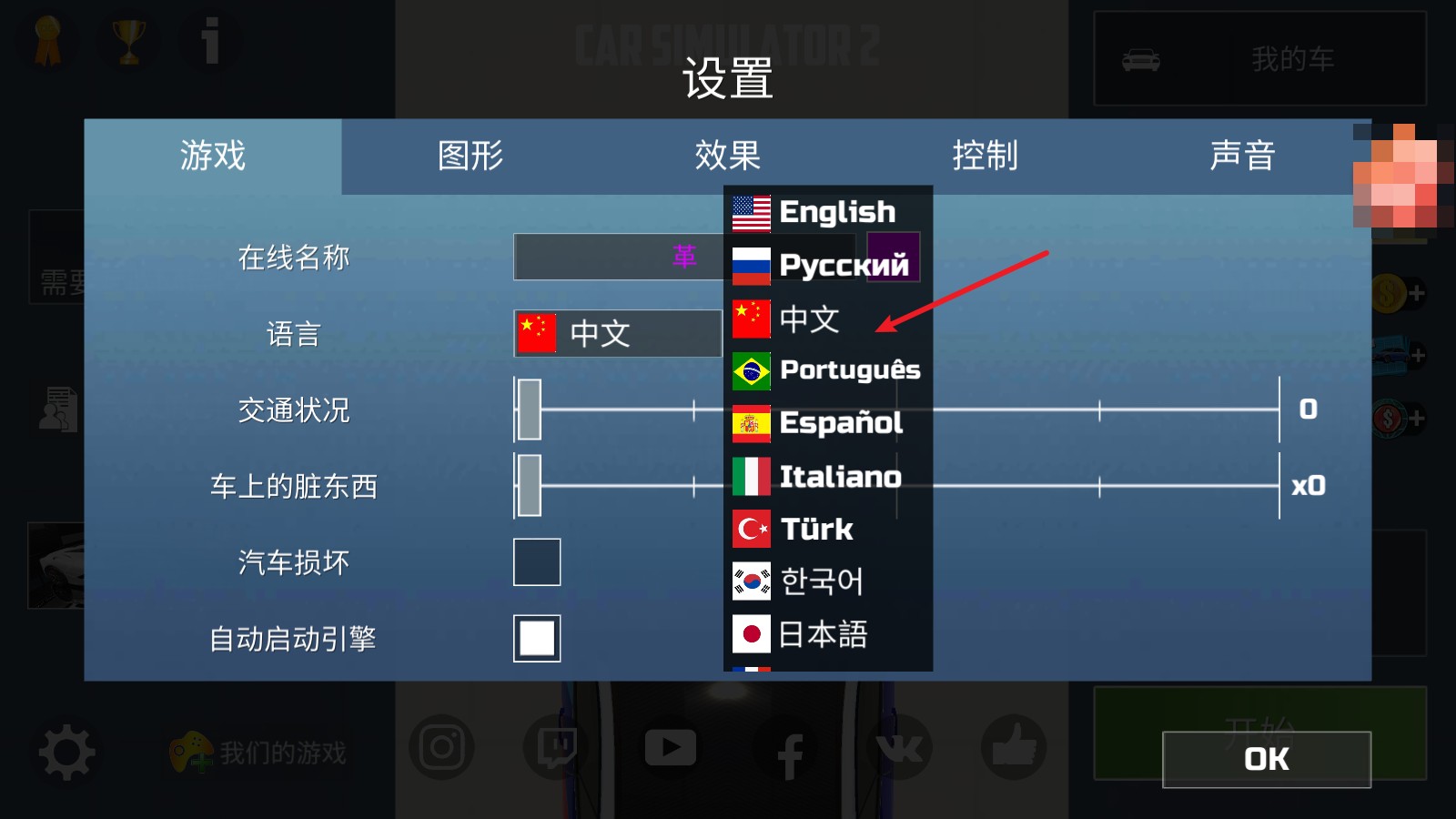Open the Facebook page icon
Screen dimensions: 1456x819
coord(788,746)
